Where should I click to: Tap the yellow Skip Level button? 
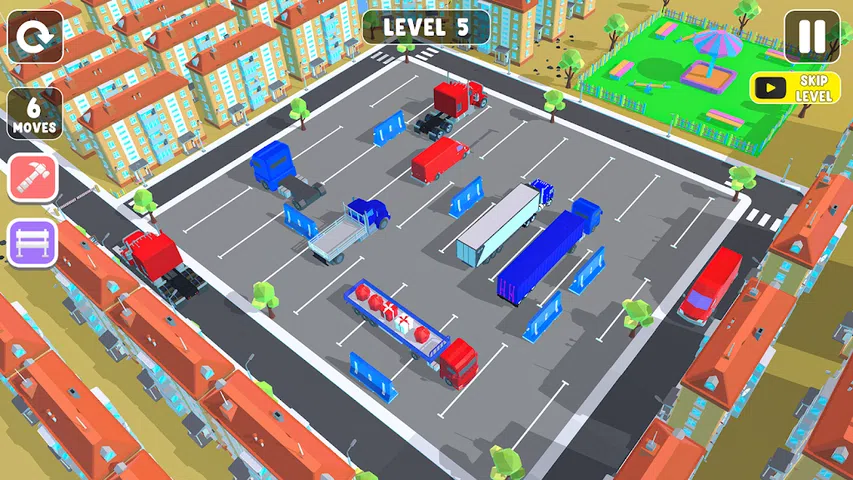point(796,88)
